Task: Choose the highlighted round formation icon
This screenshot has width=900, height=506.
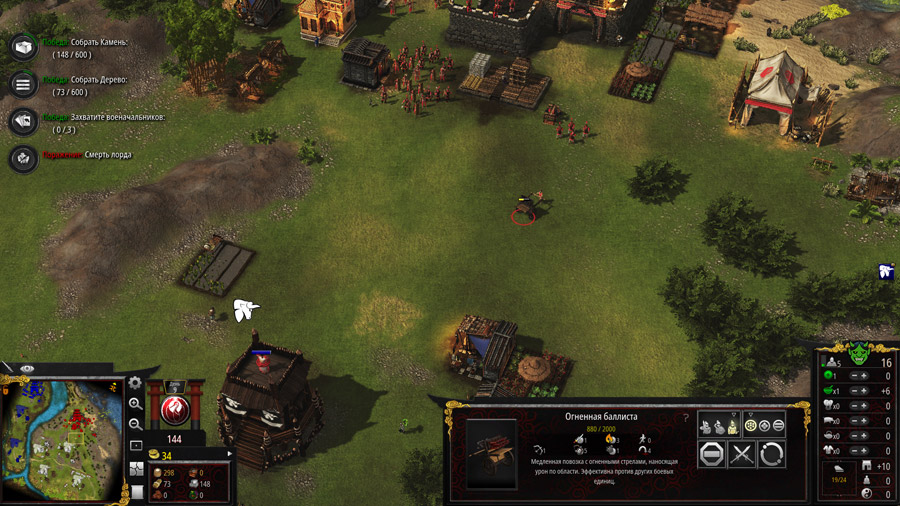Action: pyautogui.click(x=751, y=425)
